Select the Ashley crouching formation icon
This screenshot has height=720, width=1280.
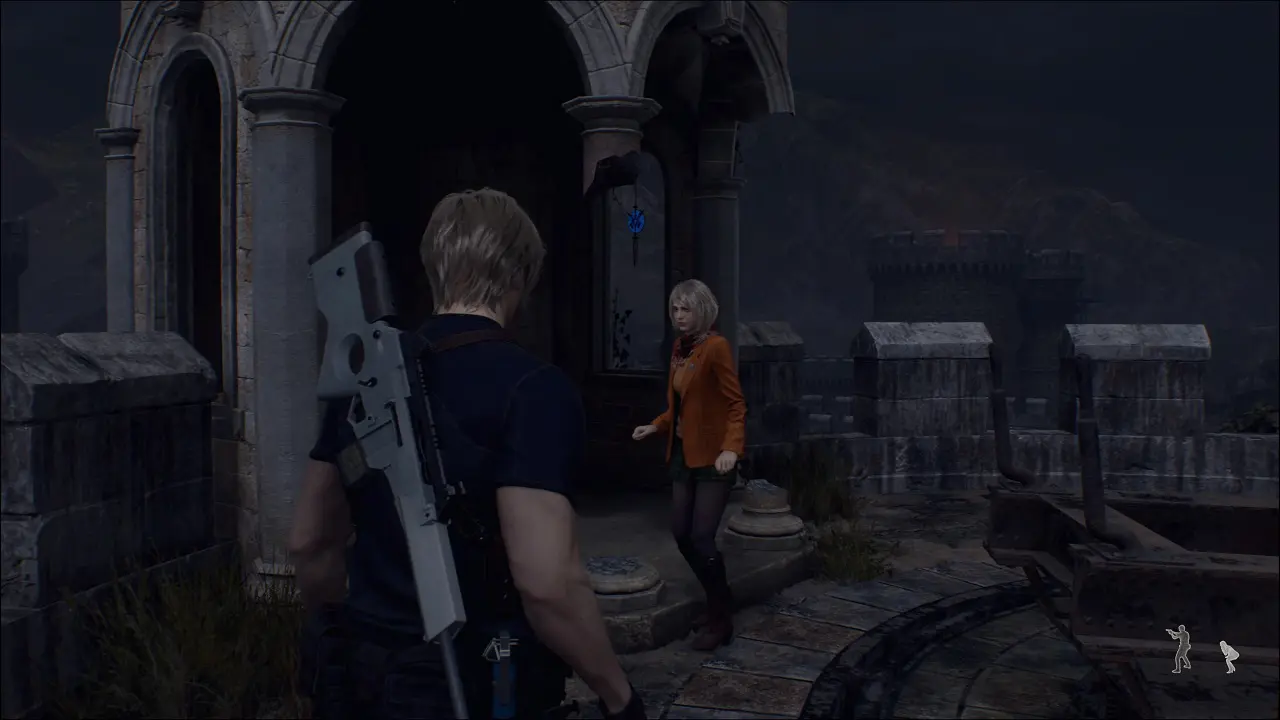pyautogui.click(x=1228, y=656)
